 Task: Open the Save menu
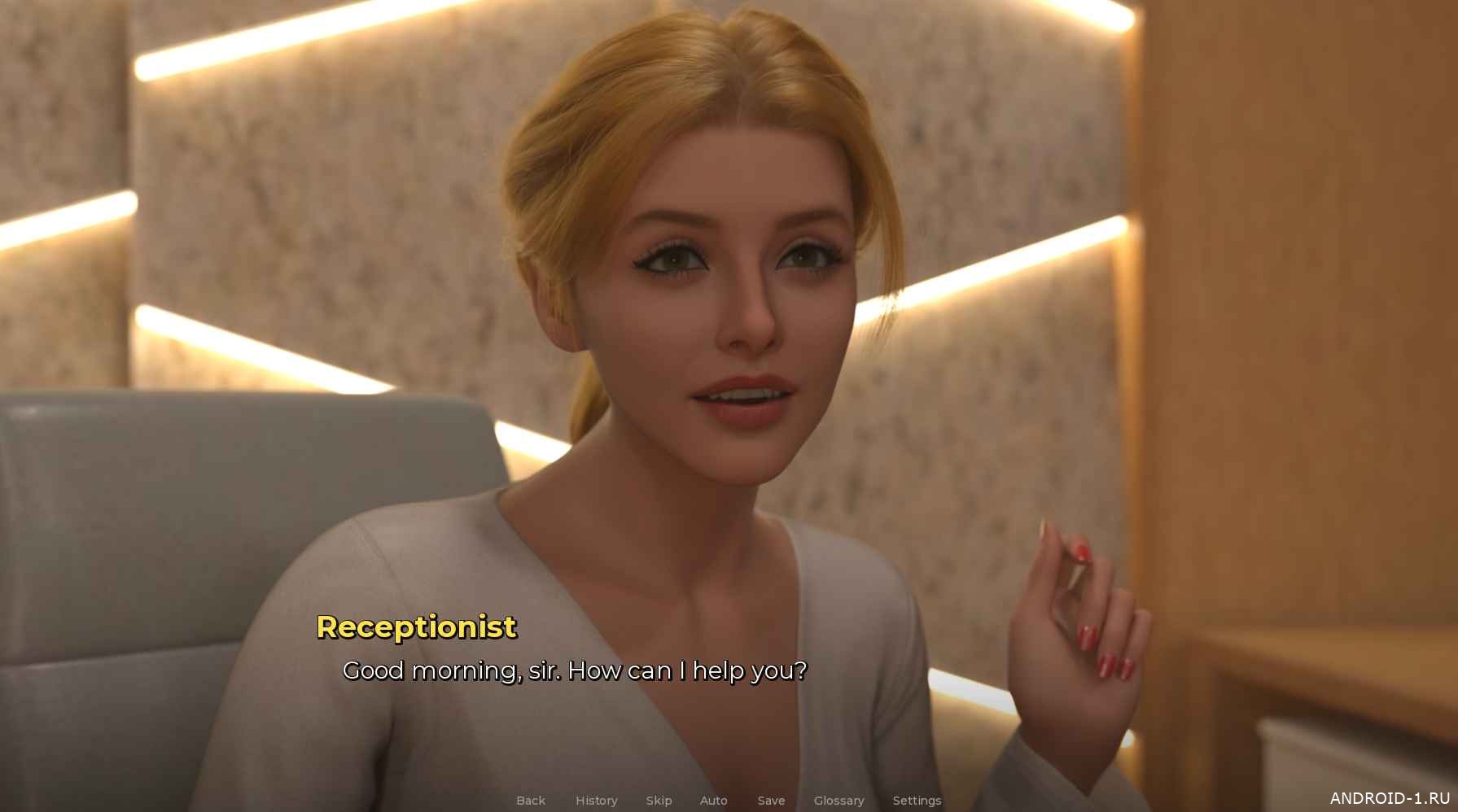click(771, 801)
